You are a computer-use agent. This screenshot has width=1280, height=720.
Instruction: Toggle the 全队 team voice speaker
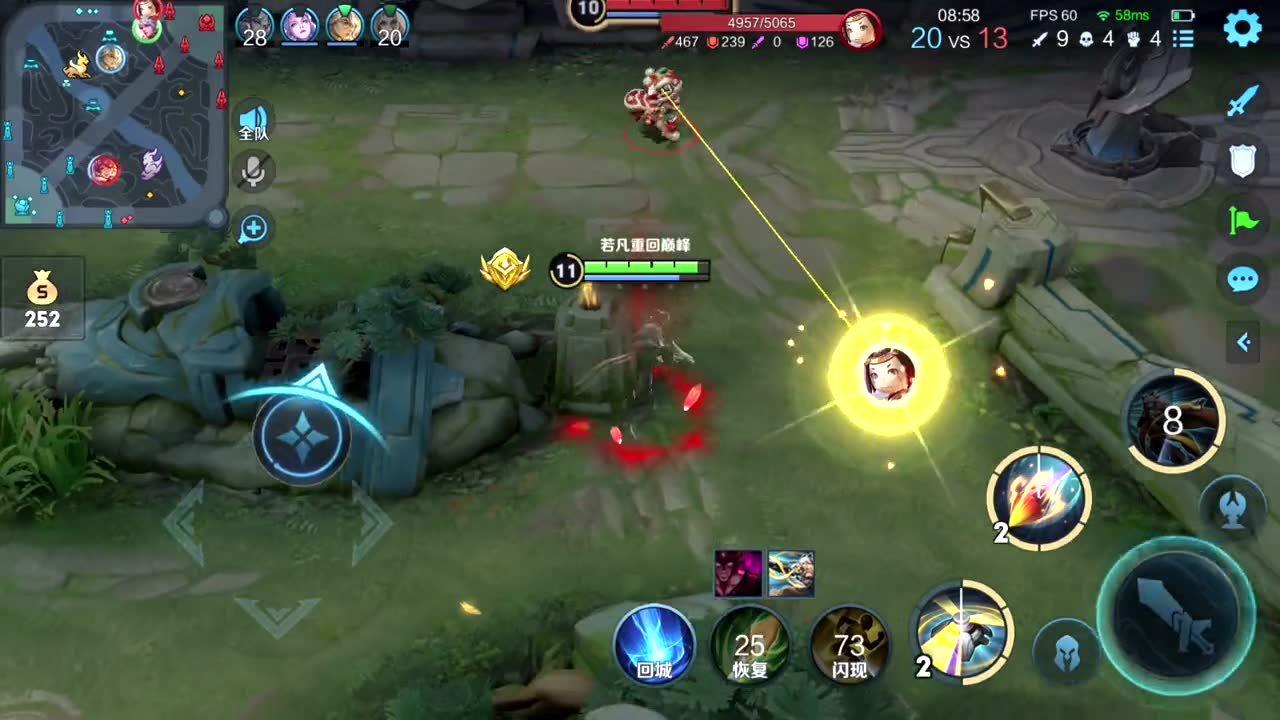coord(253,122)
